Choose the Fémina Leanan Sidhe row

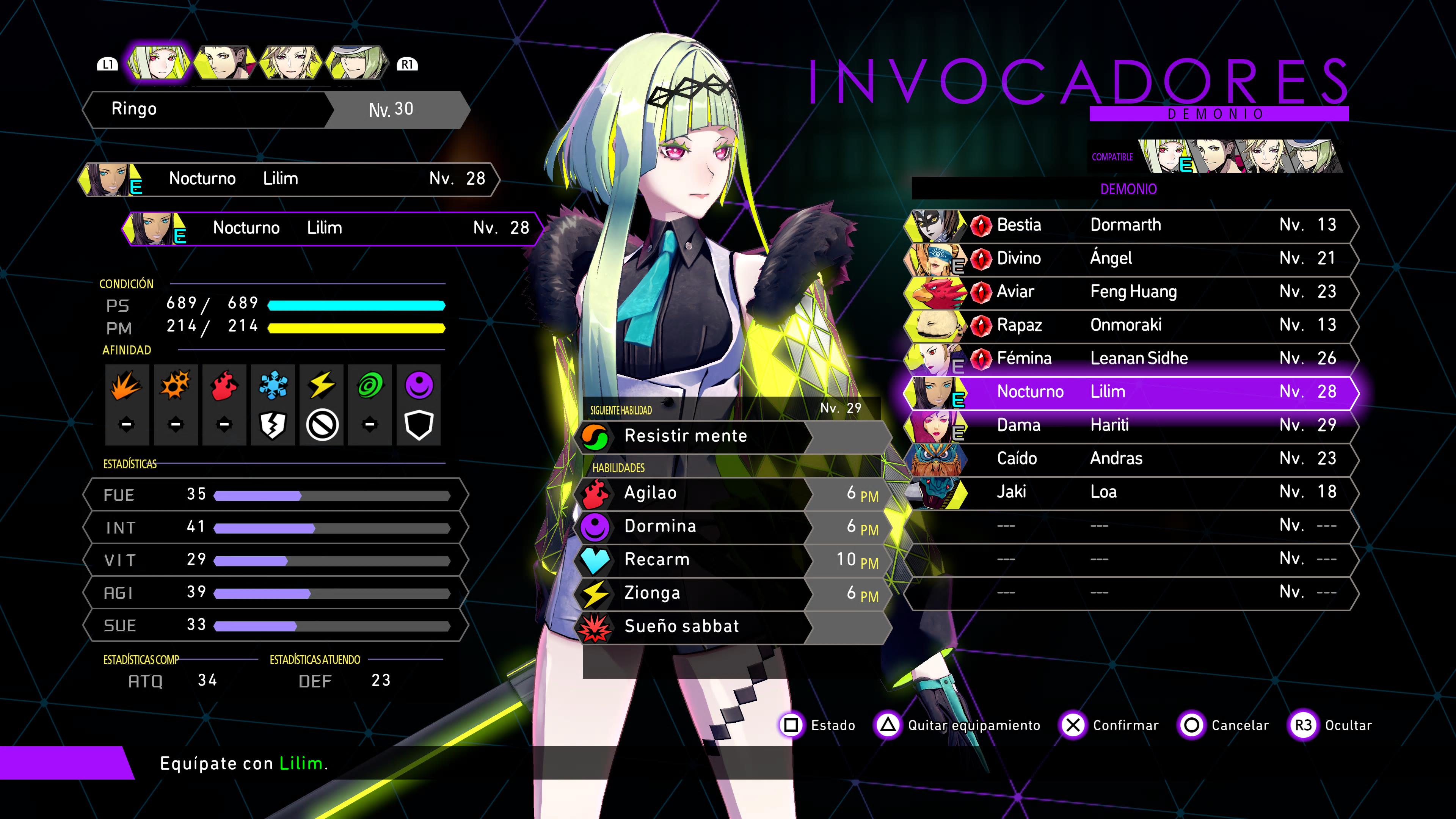tap(1130, 358)
